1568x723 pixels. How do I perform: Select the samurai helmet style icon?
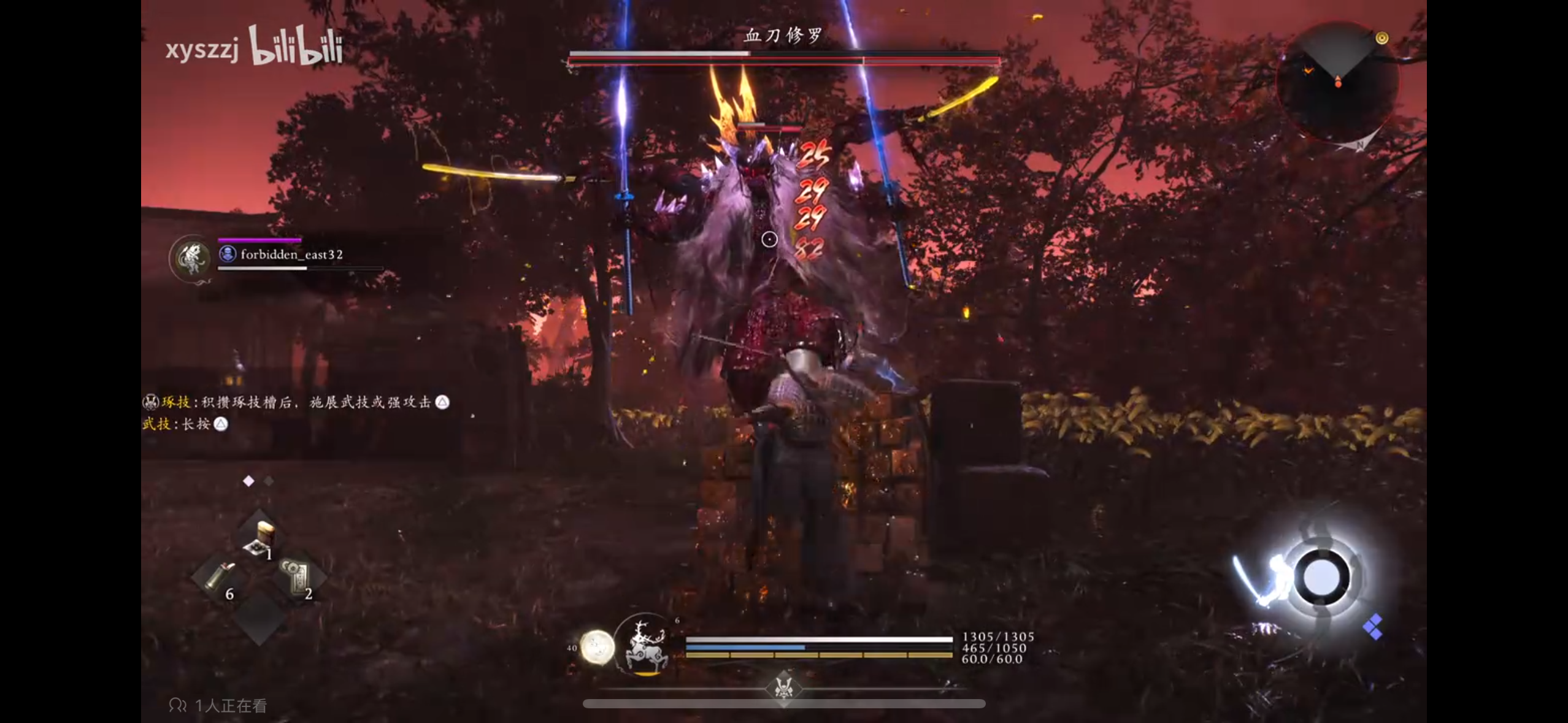783,687
